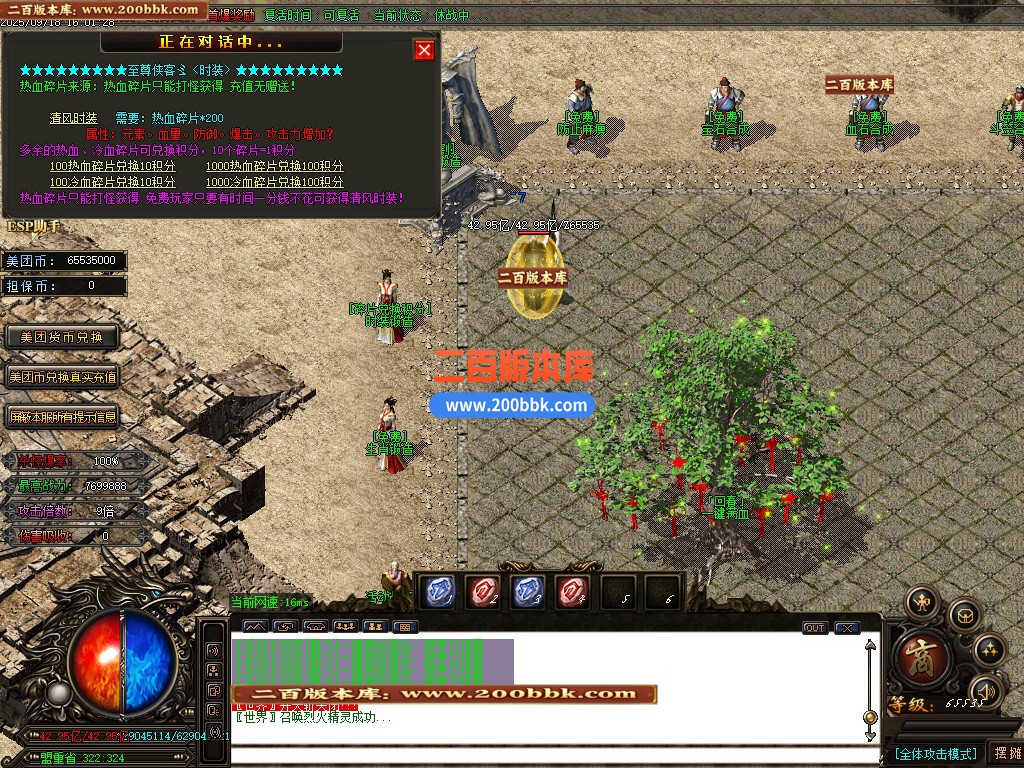Viewport: 1024px width, 768px height.
Task: Select the red potion in slot 4
Action: click(573, 592)
